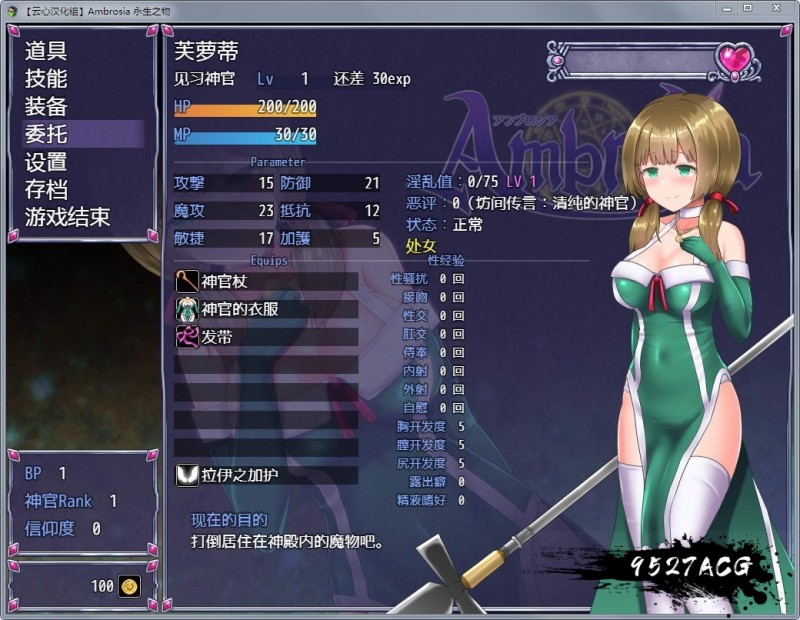This screenshot has width=800, height=620.
Task: Click the pink heart gem icon
Action: tap(735, 61)
